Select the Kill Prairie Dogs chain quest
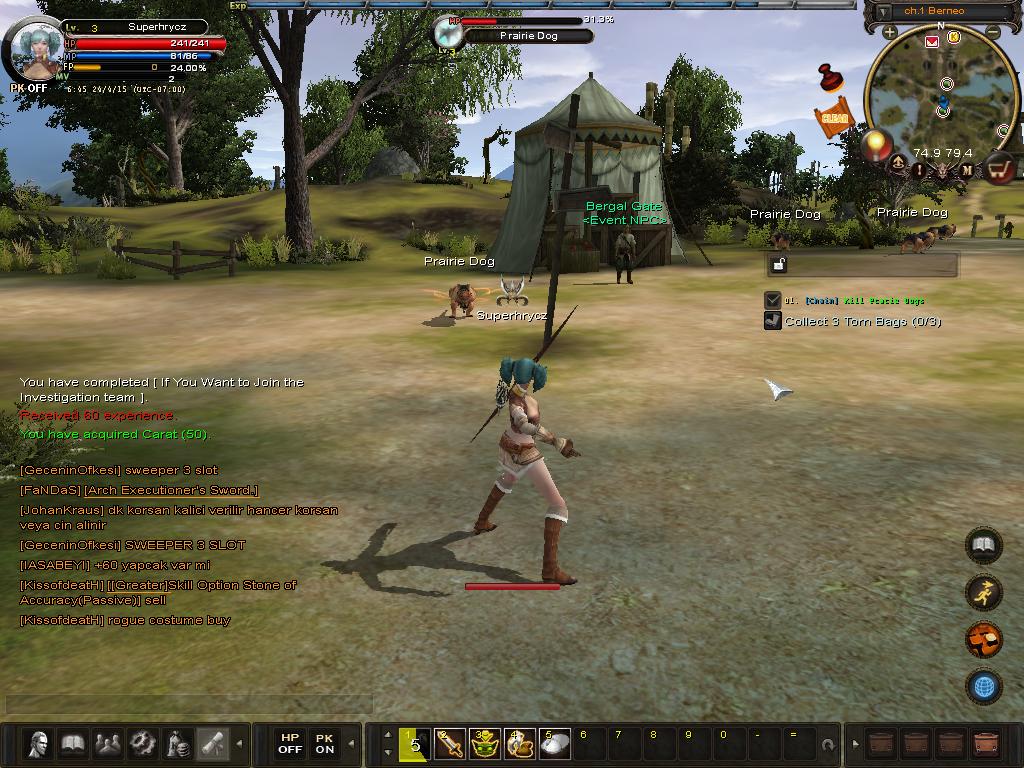The width and height of the screenshot is (1024, 768). tap(855, 300)
